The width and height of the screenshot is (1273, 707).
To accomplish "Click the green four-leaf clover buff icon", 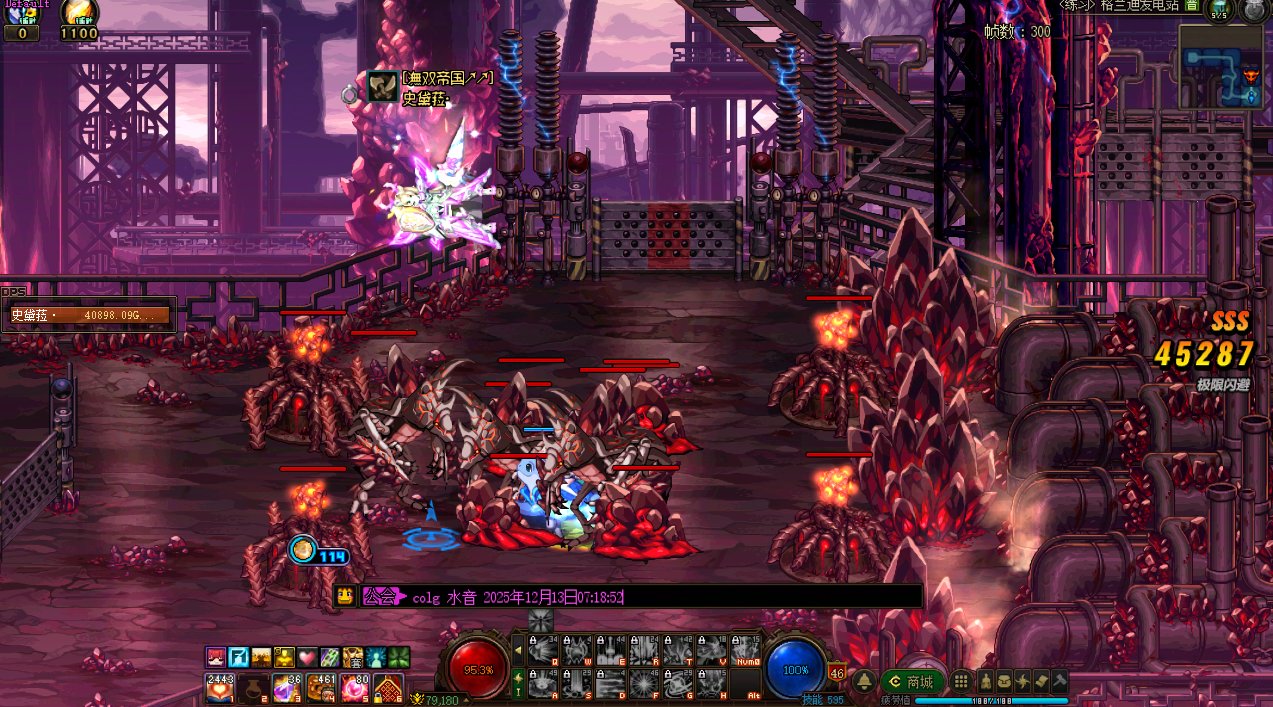I will (398, 657).
